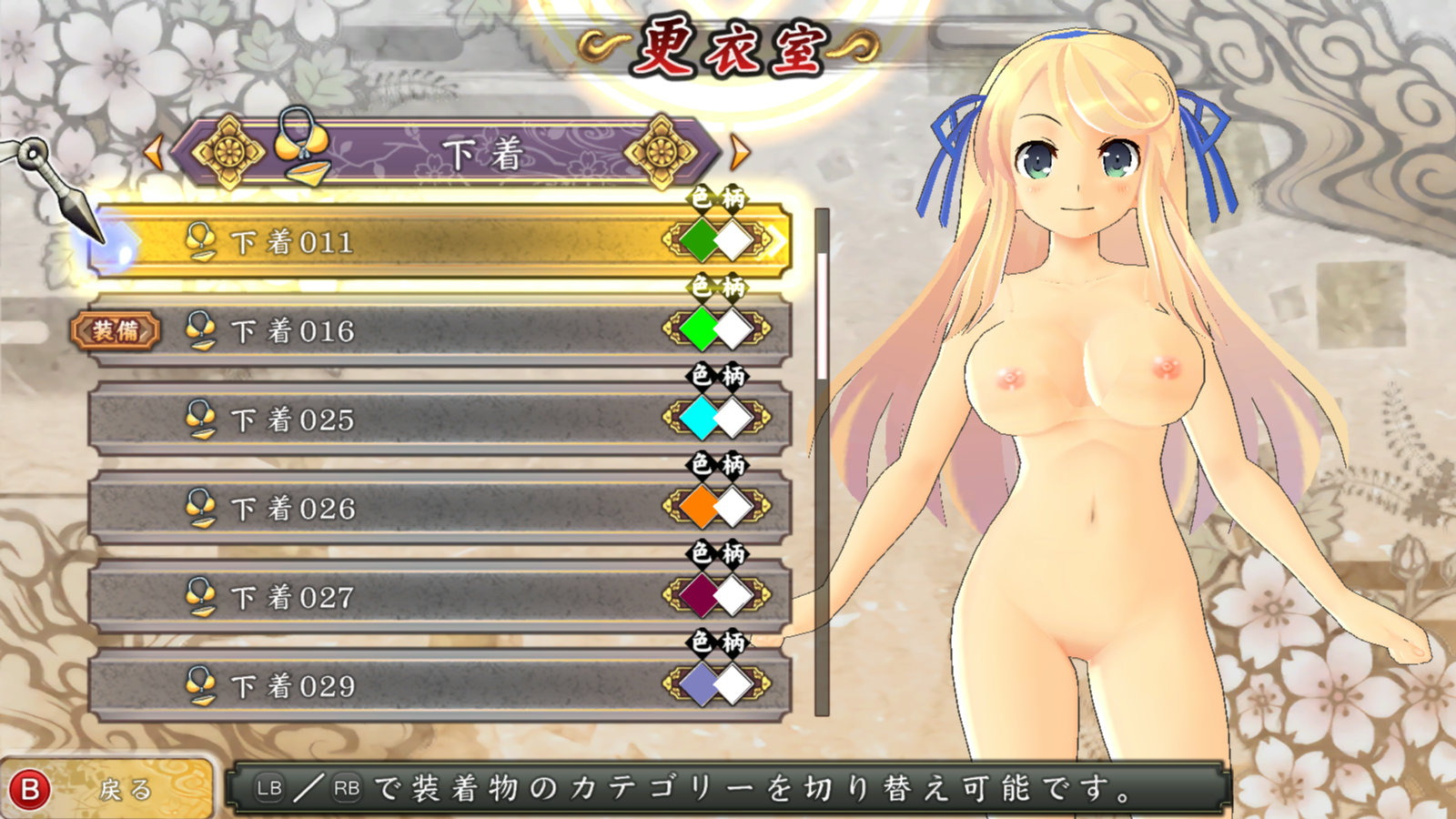Choose the cyan color swatch on 下着025
The image size is (1456, 819).
[700, 419]
